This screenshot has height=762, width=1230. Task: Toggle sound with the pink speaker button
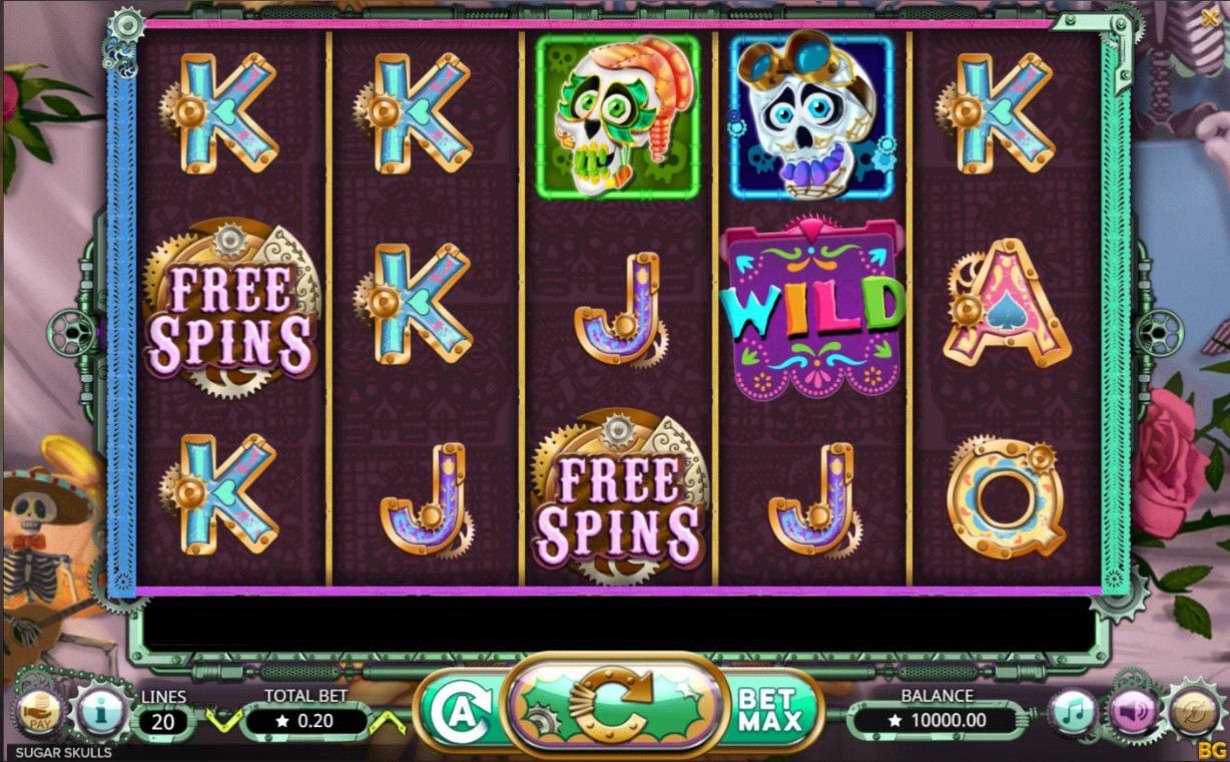pos(1133,713)
